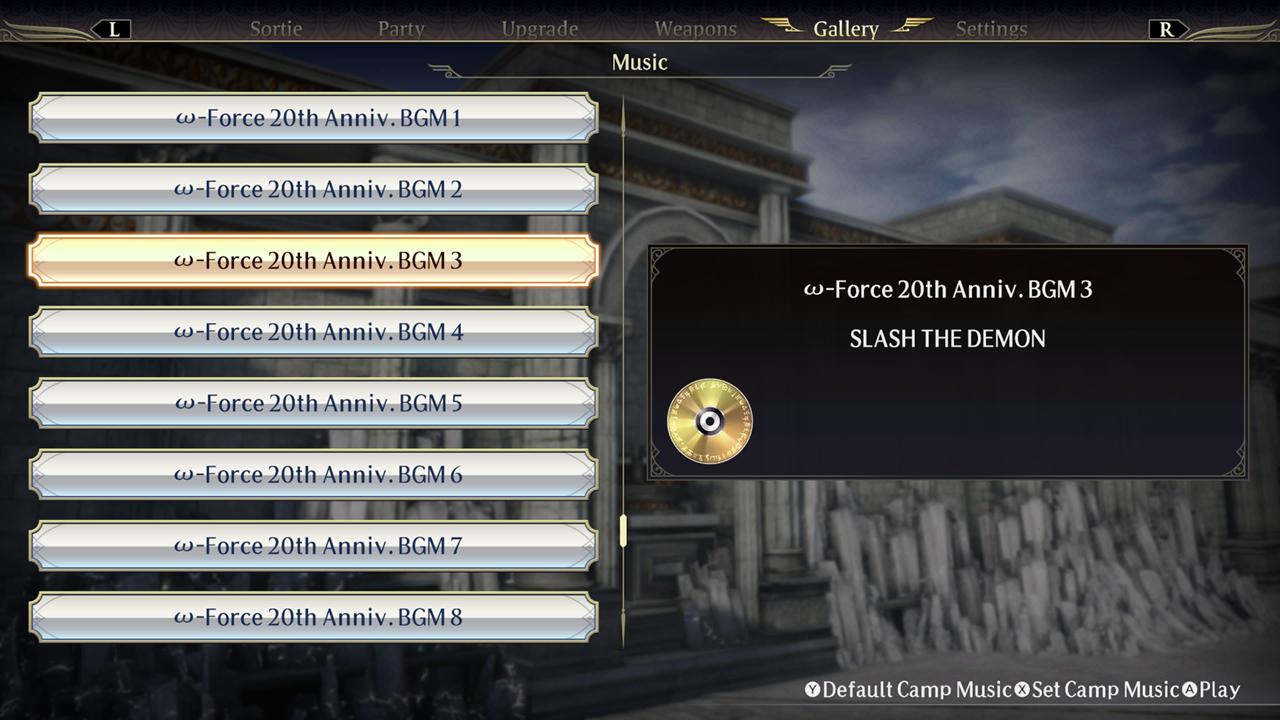Click the X button prompt icon
1280x720 pixels.
[x=1022, y=690]
